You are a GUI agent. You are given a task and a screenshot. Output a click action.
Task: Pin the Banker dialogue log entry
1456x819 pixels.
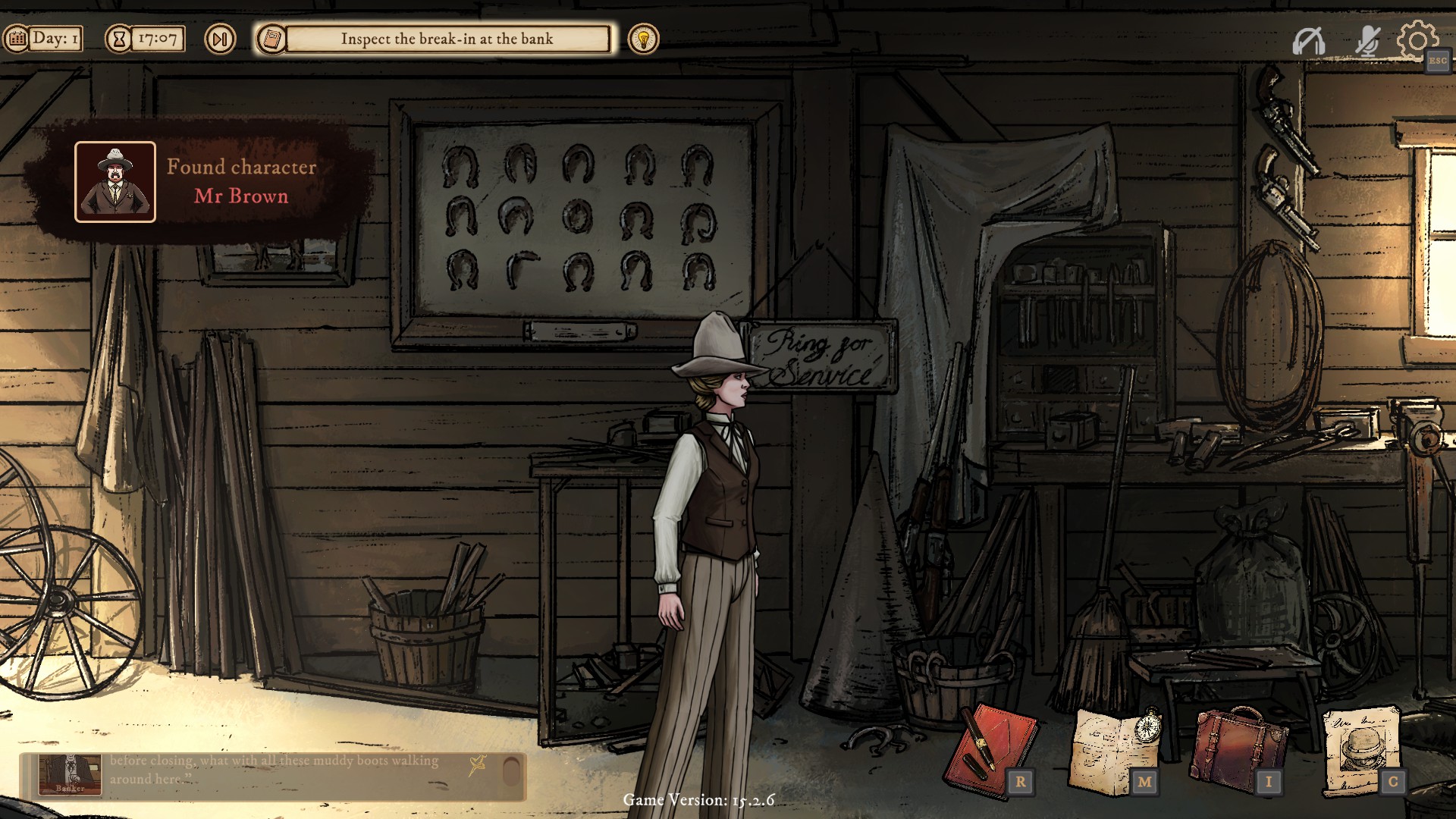(x=478, y=765)
